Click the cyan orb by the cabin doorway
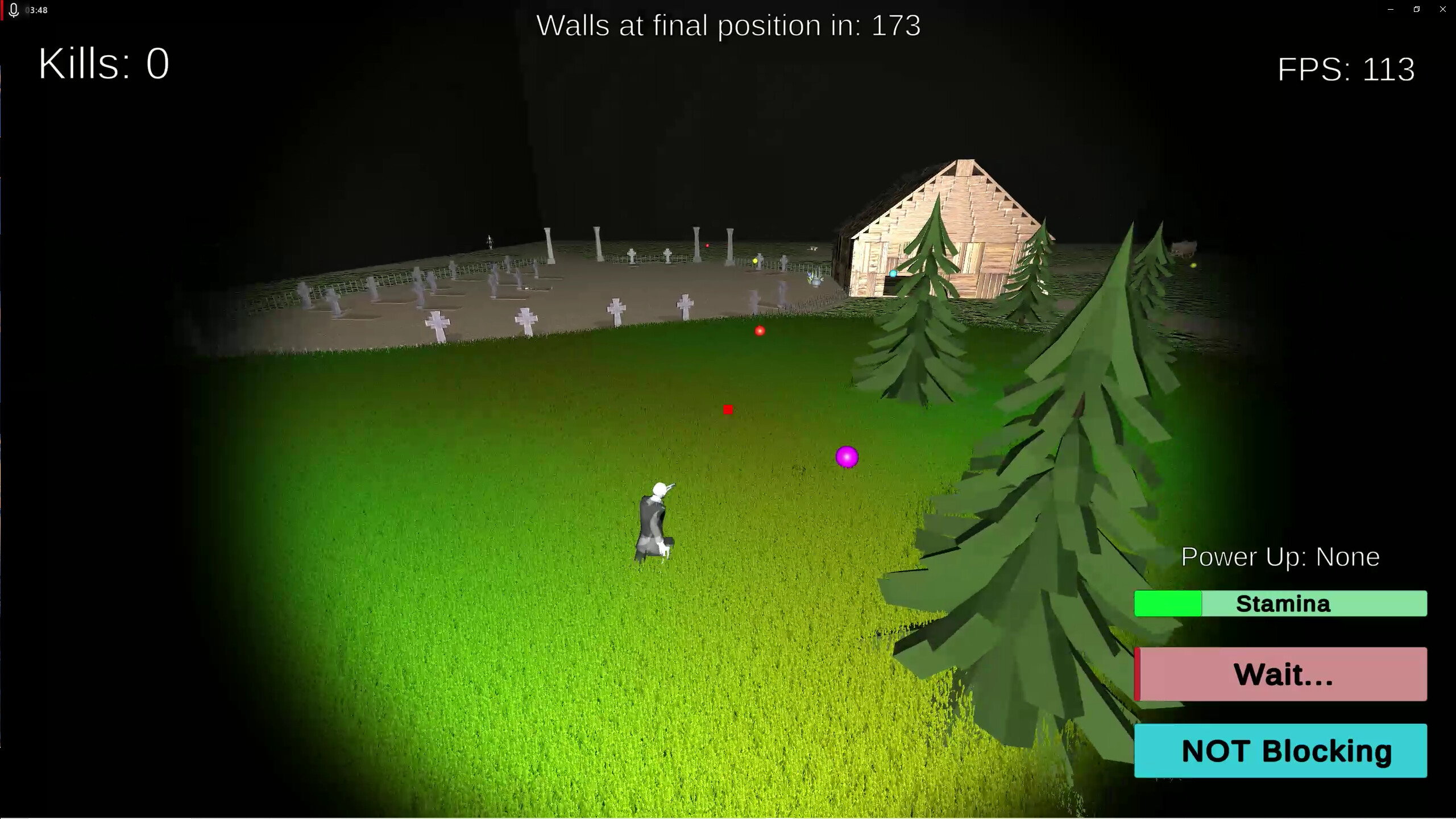 point(893,275)
